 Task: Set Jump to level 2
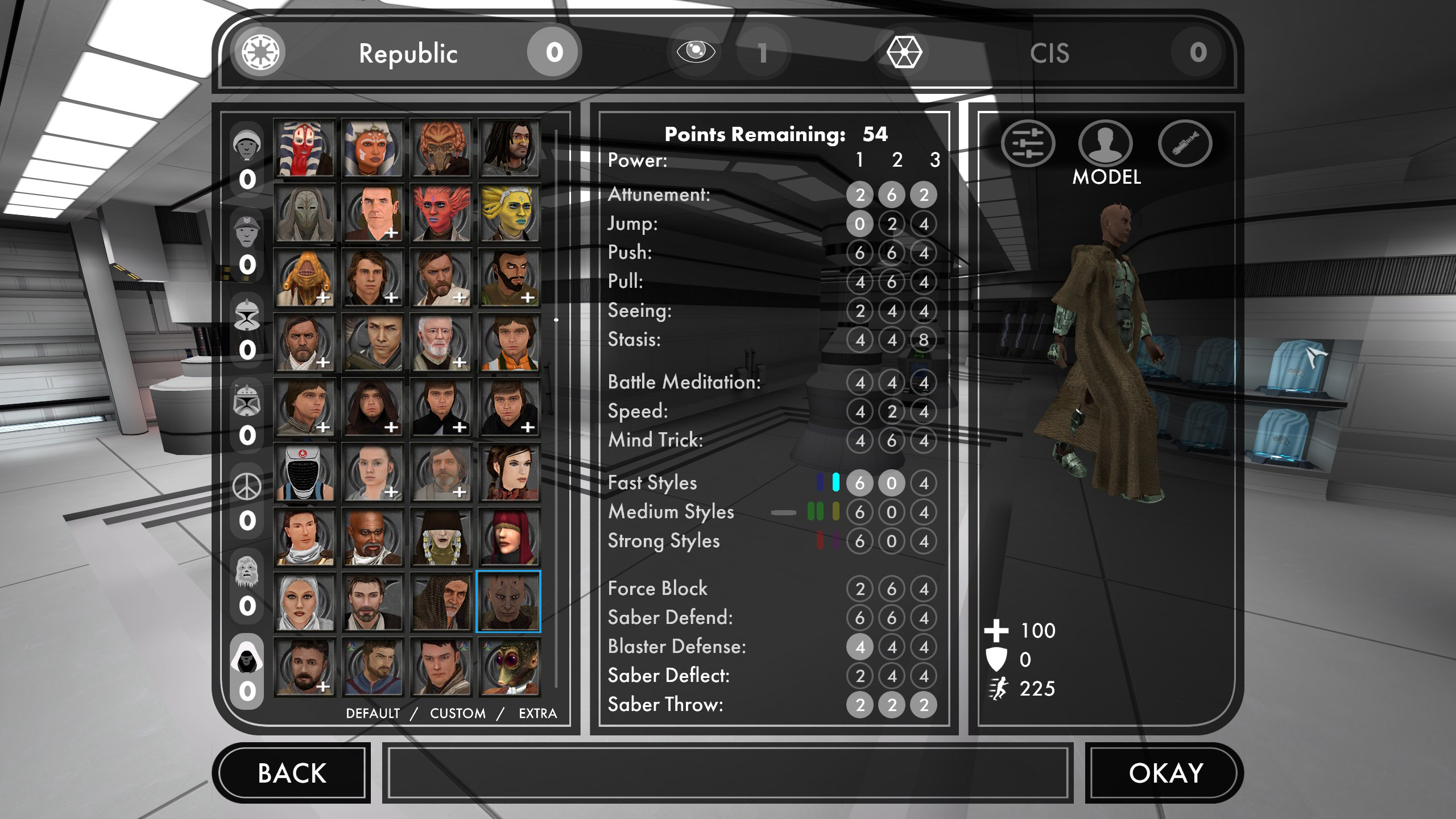[x=891, y=224]
